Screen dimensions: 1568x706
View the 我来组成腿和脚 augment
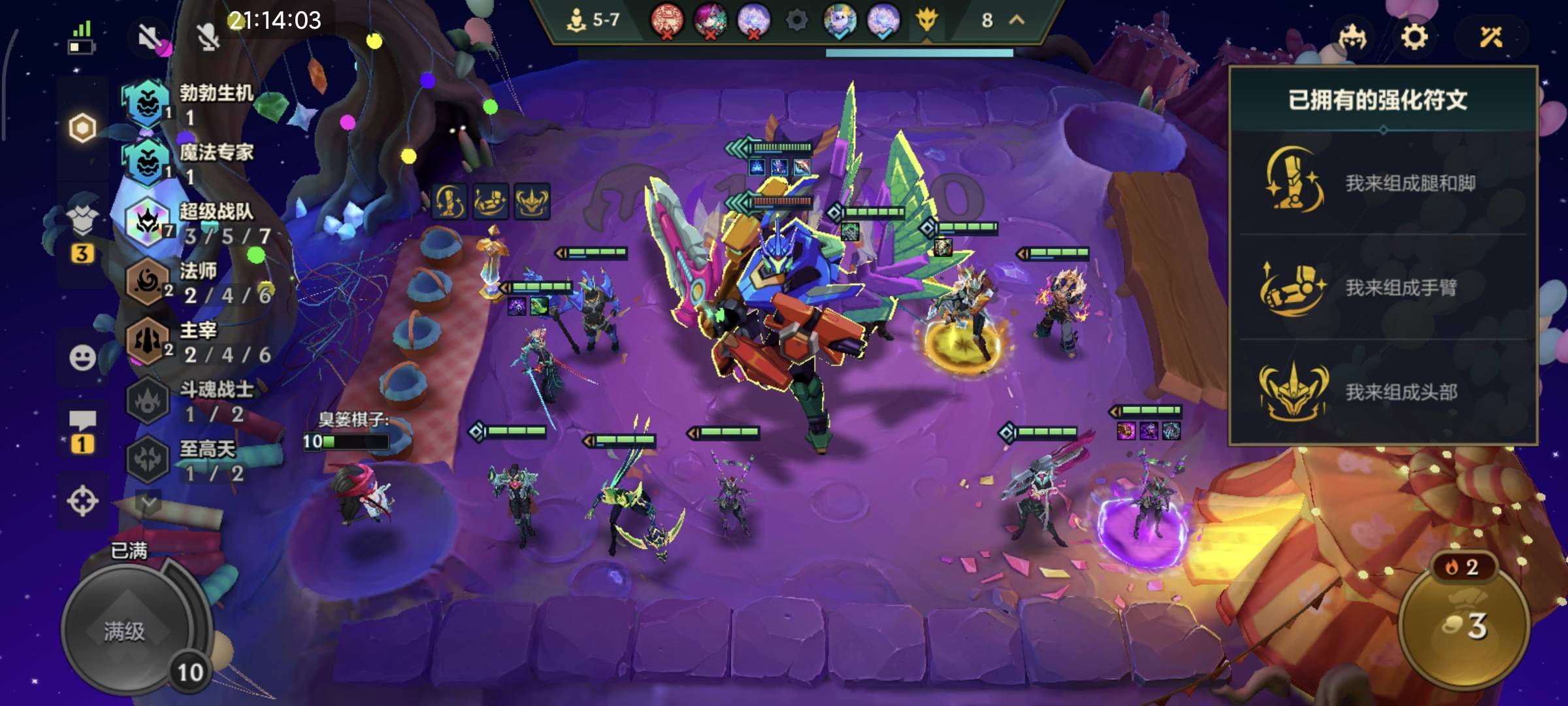[1382, 182]
